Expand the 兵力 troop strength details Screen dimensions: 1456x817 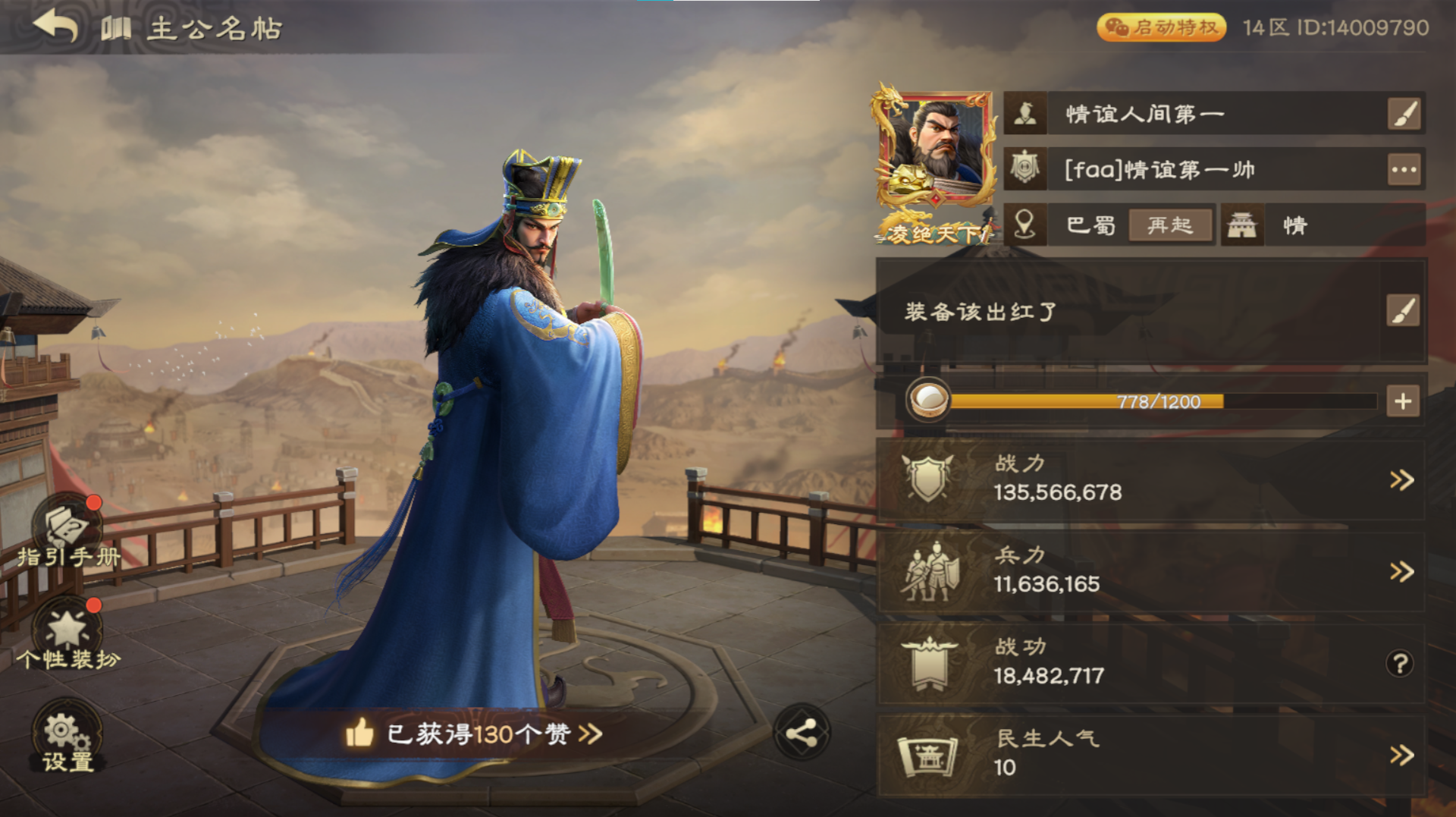pyautogui.click(x=1401, y=572)
